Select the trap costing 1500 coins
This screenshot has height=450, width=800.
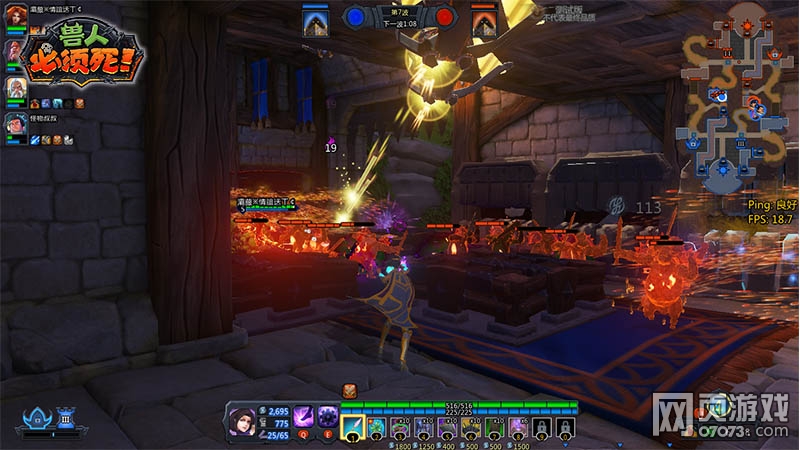click(517, 427)
